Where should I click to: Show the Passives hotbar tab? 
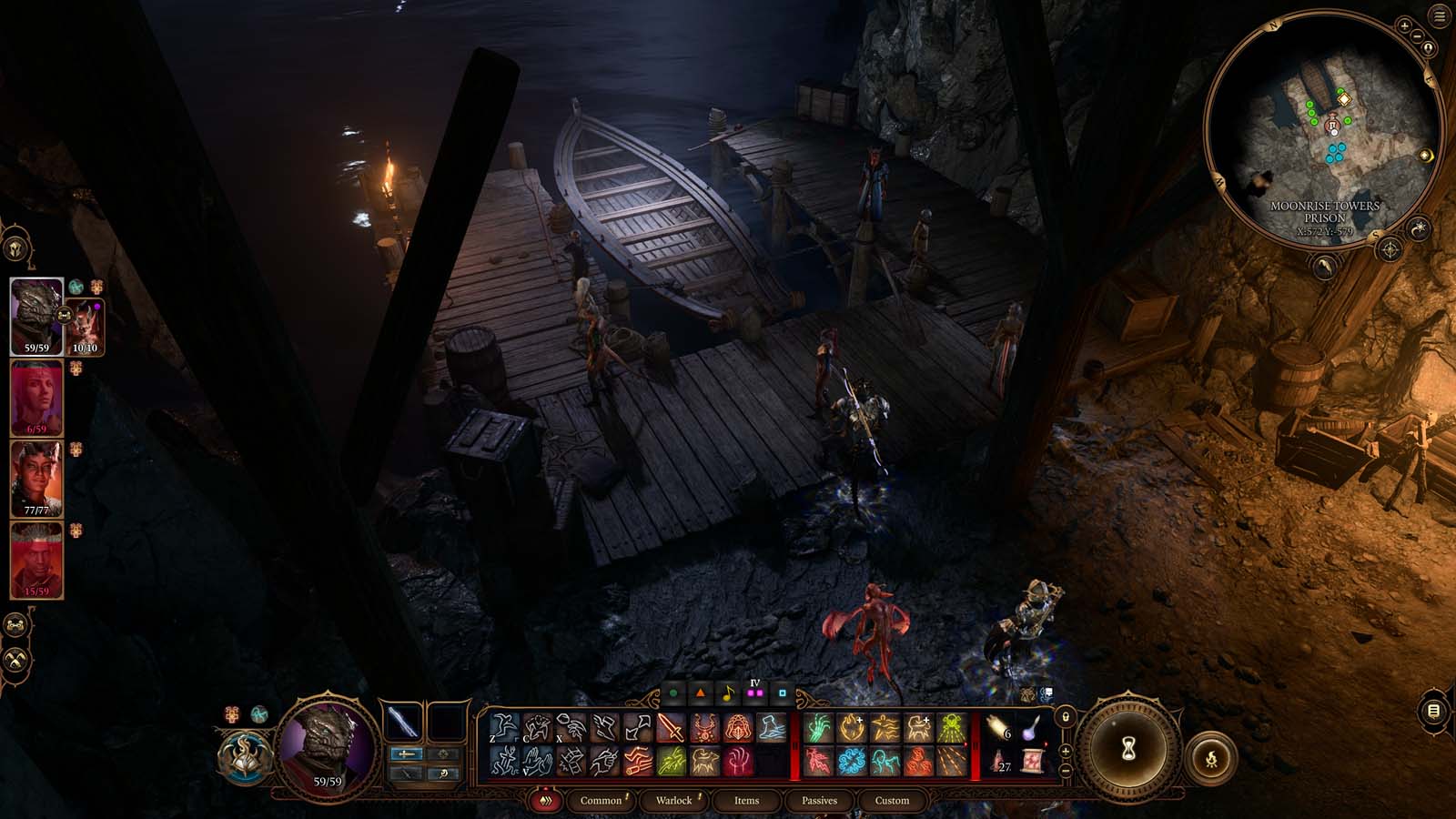click(819, 801)
